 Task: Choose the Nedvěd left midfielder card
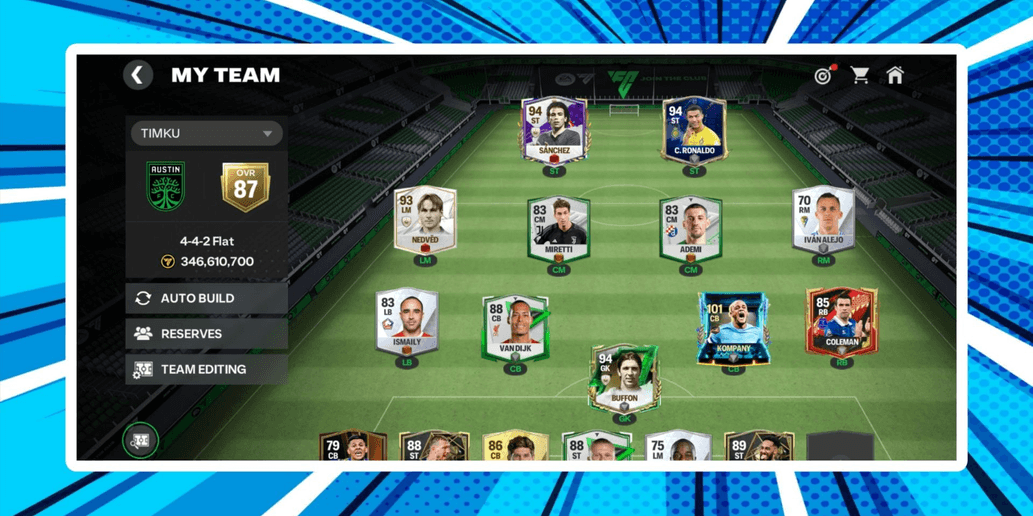426,220
